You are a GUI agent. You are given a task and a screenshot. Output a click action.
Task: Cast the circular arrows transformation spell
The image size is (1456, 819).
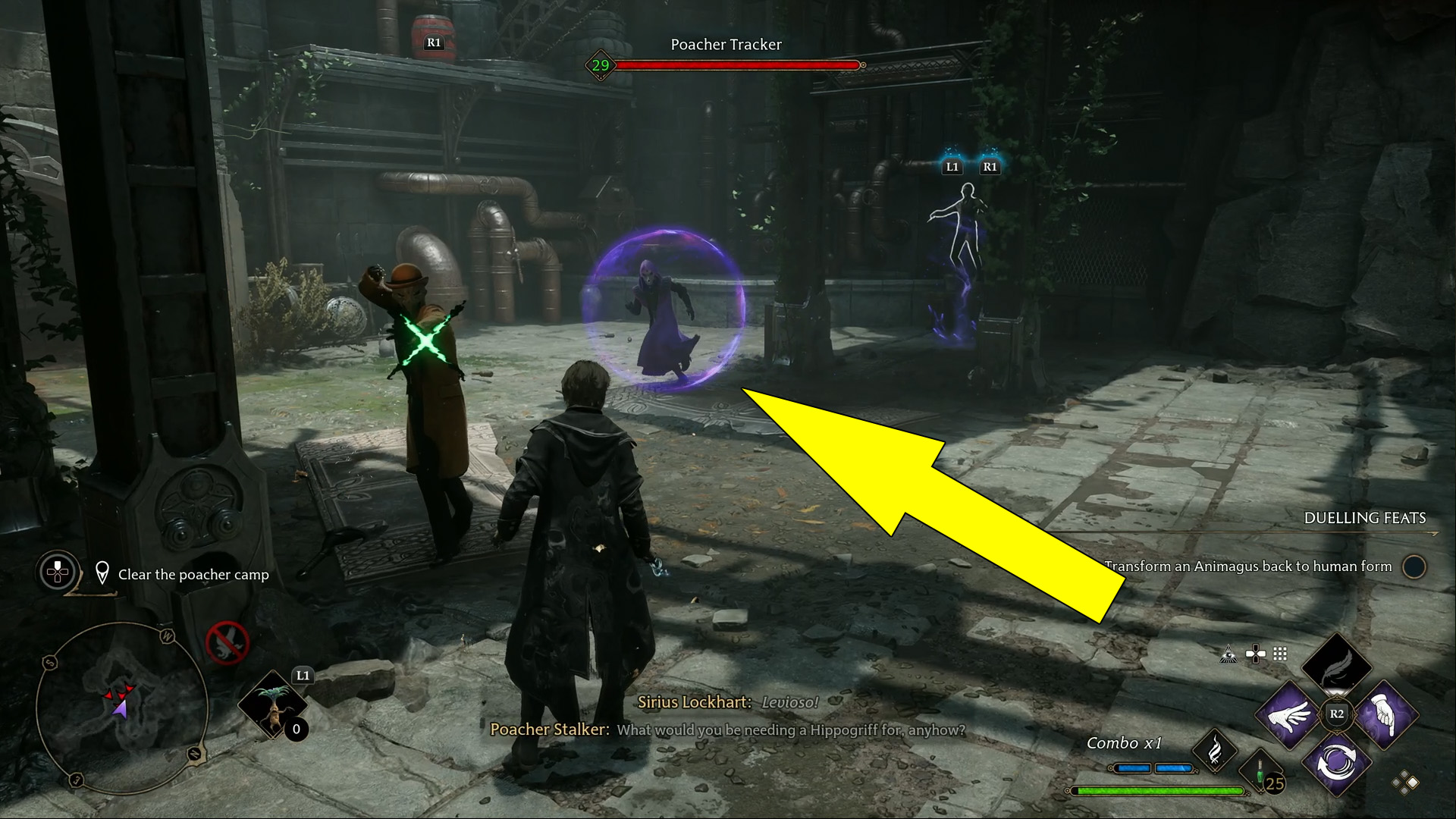[x=1336, y=763]
